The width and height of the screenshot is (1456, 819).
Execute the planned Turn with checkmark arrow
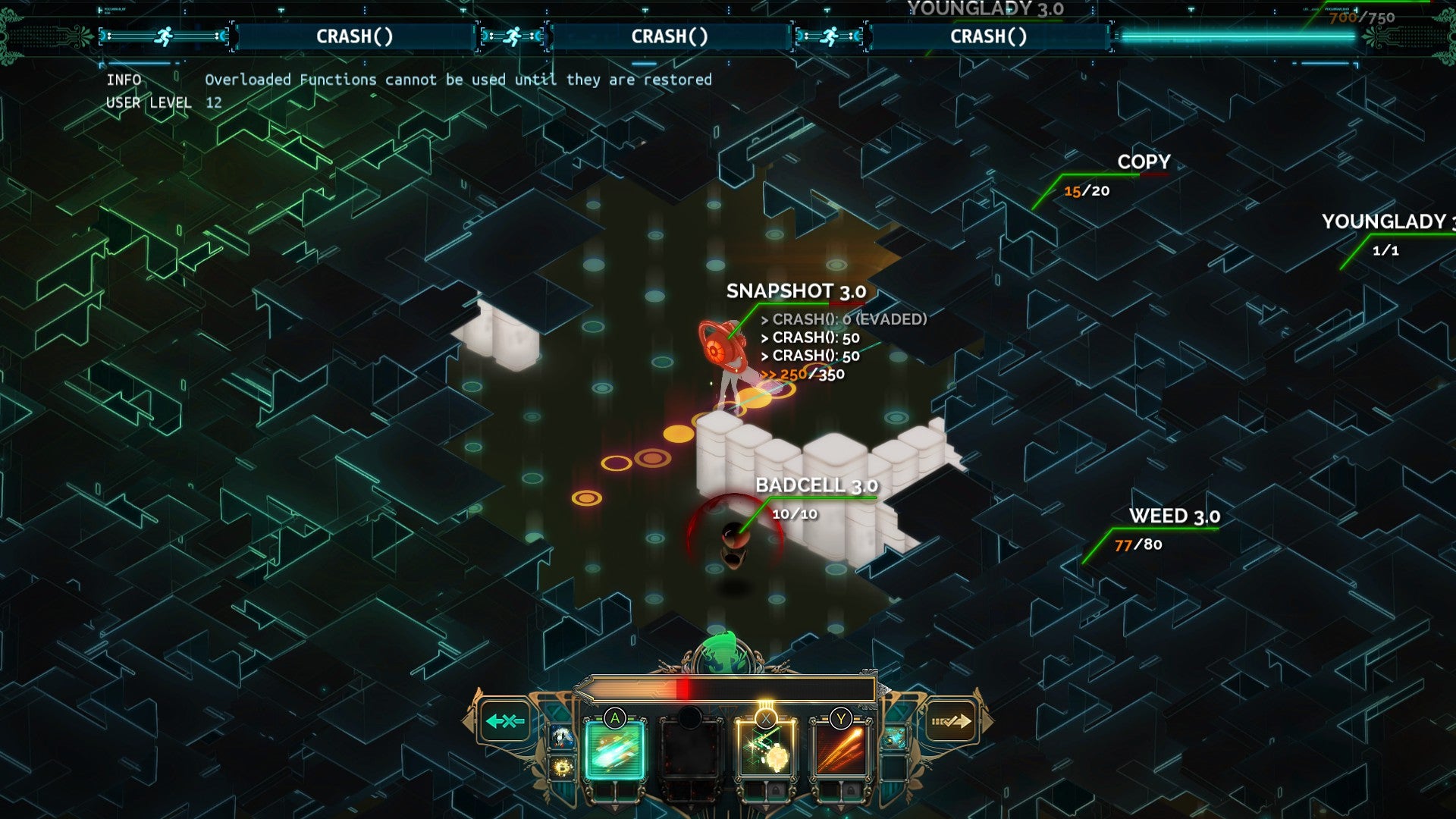[x=951, y=721]
